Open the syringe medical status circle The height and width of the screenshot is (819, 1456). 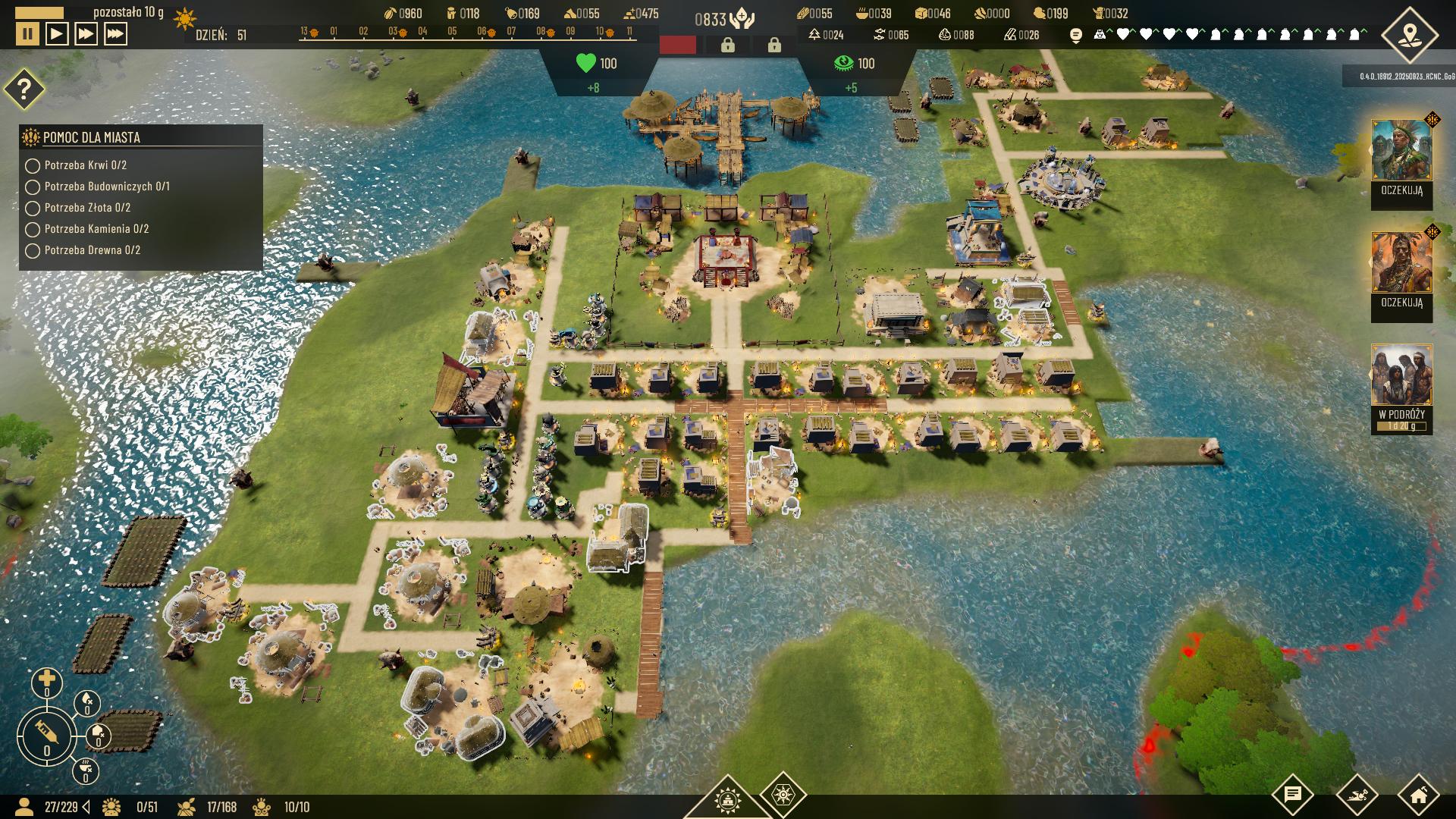[x=46, y=734]
